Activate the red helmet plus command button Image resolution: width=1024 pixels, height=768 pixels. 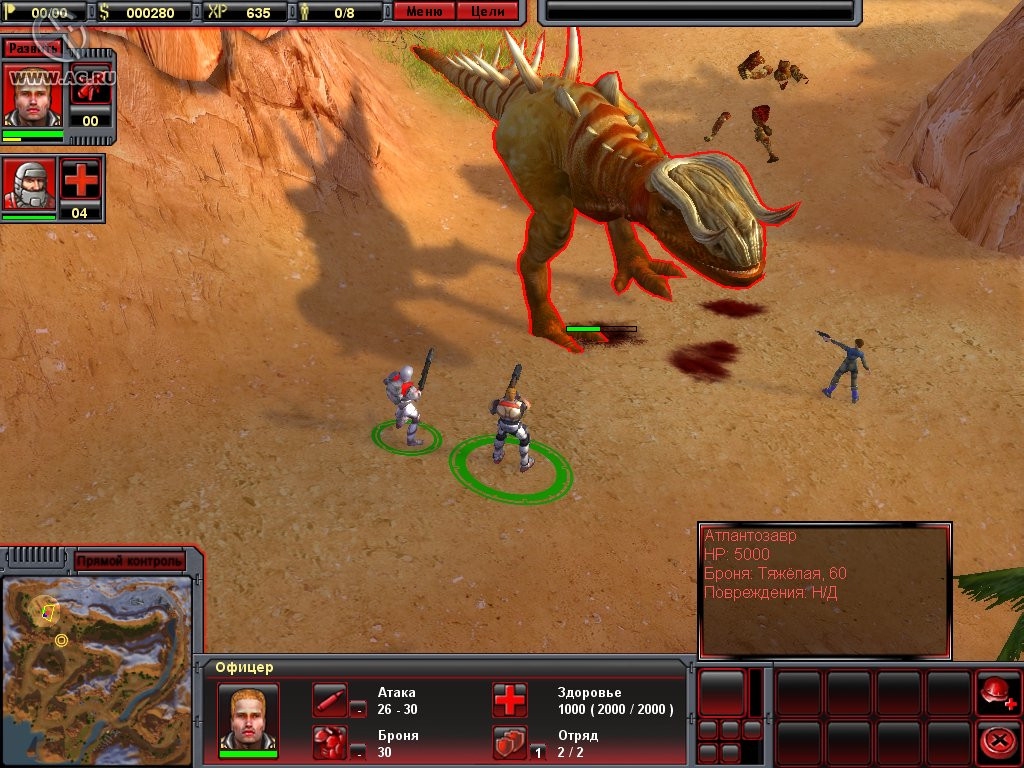click(995, 692)
